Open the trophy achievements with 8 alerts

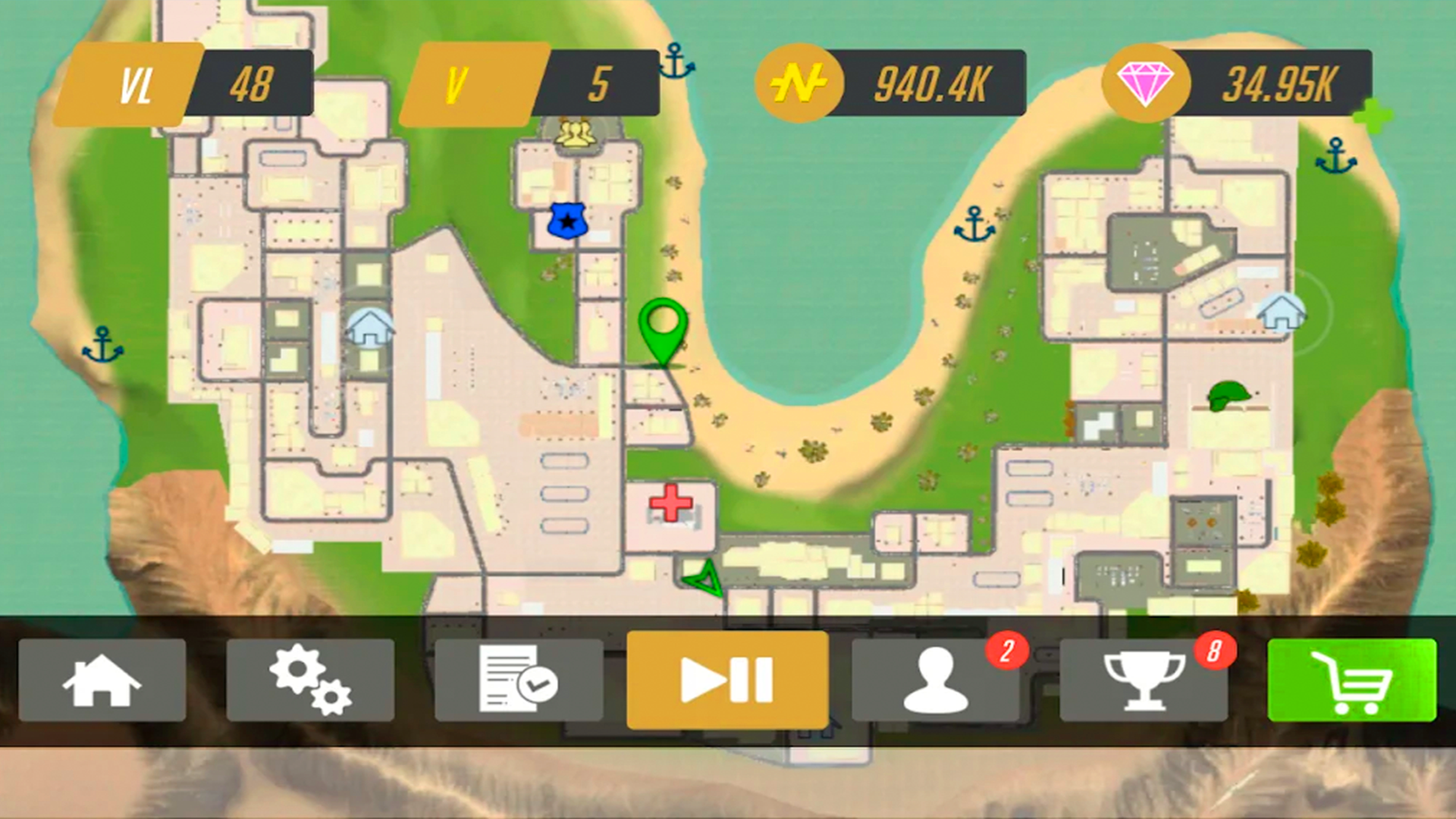1145,680
